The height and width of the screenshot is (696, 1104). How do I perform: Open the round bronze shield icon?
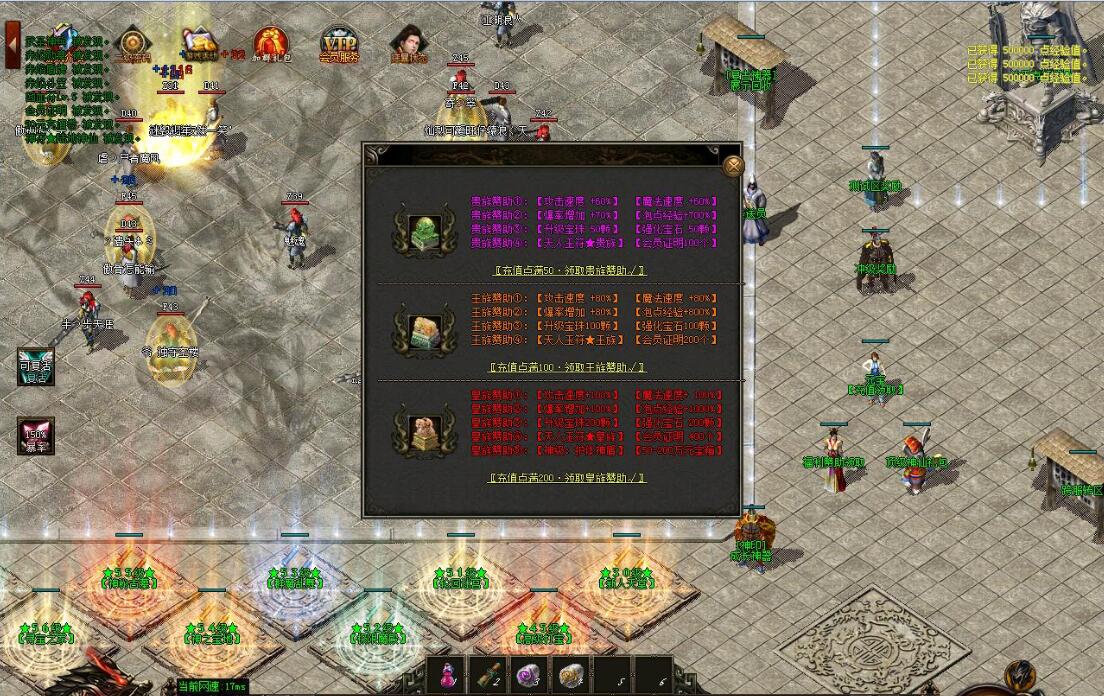point(132,44)
